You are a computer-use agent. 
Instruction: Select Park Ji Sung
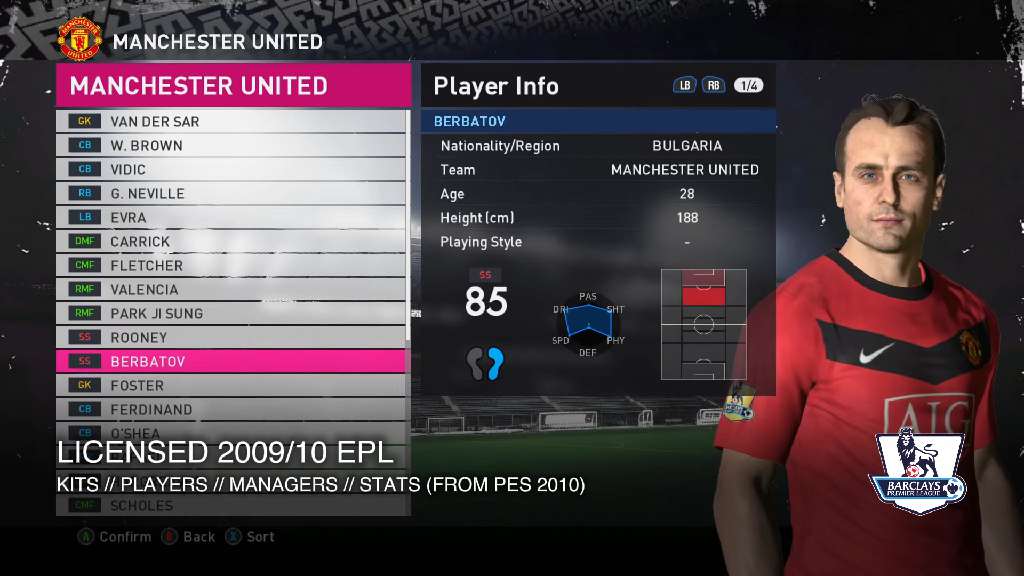(232, 313)
